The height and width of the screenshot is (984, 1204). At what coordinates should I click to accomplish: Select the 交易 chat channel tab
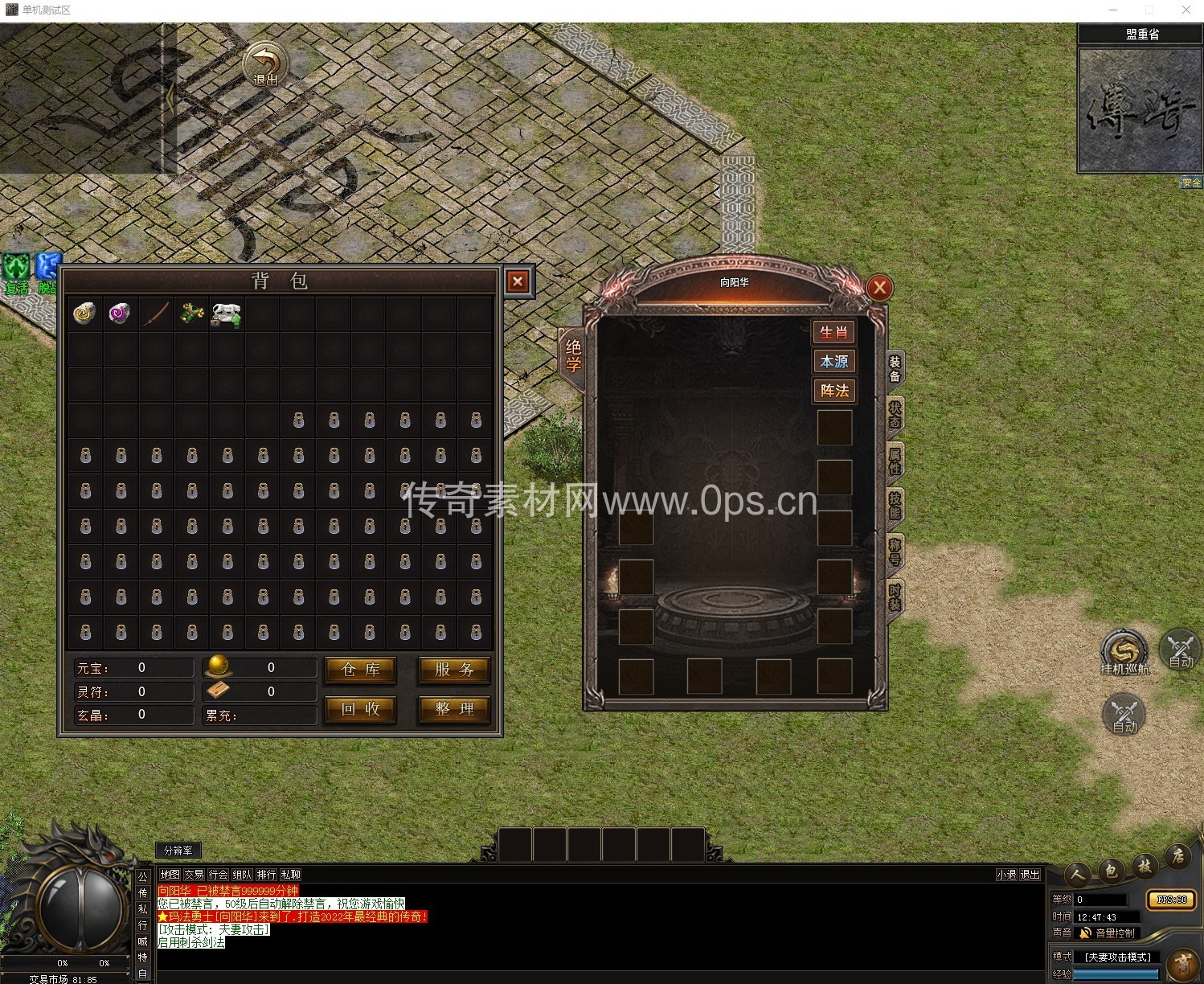point(194,875)
